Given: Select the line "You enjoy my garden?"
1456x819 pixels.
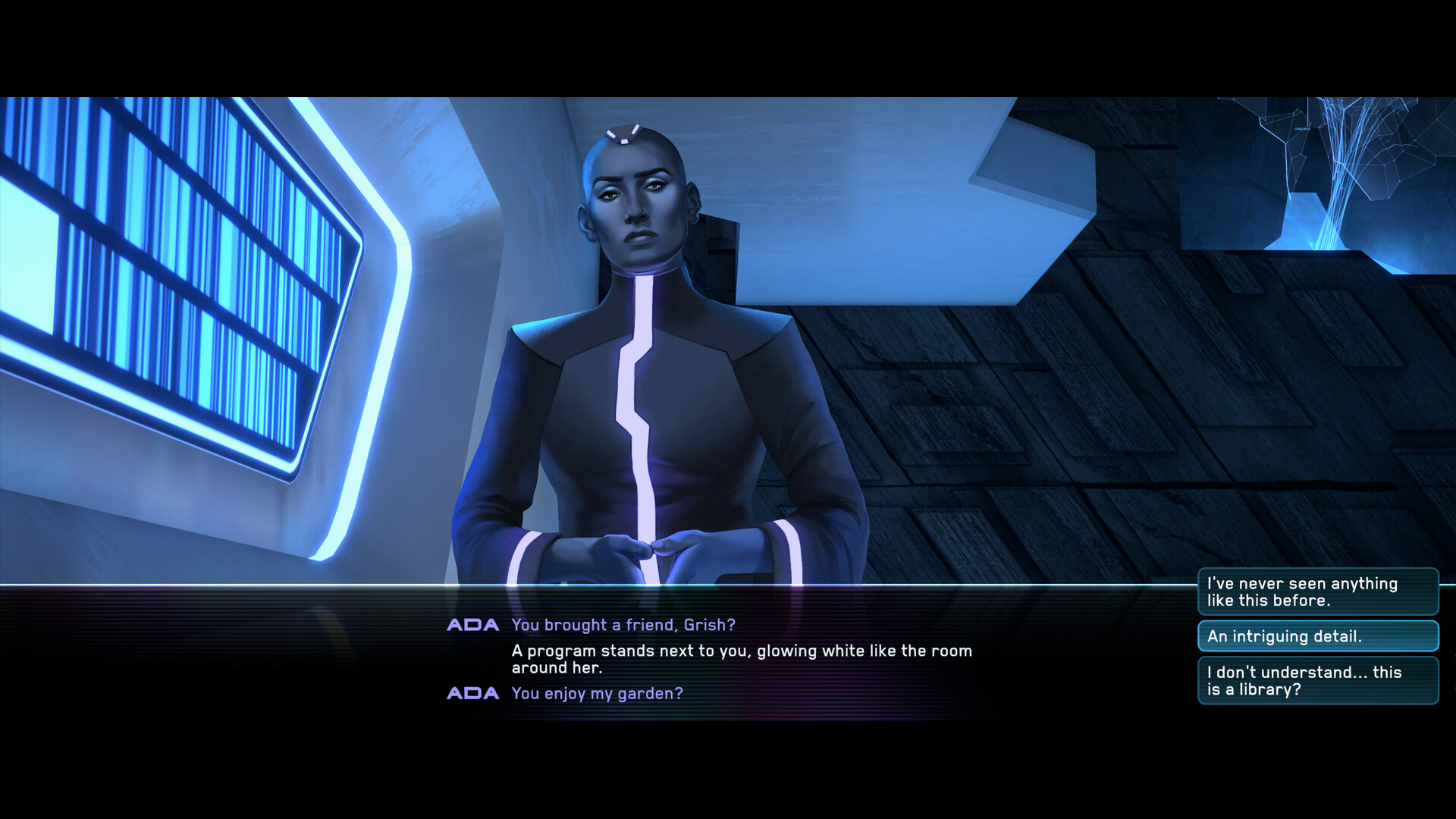Looking at the screenshot, I should (597, 693).
